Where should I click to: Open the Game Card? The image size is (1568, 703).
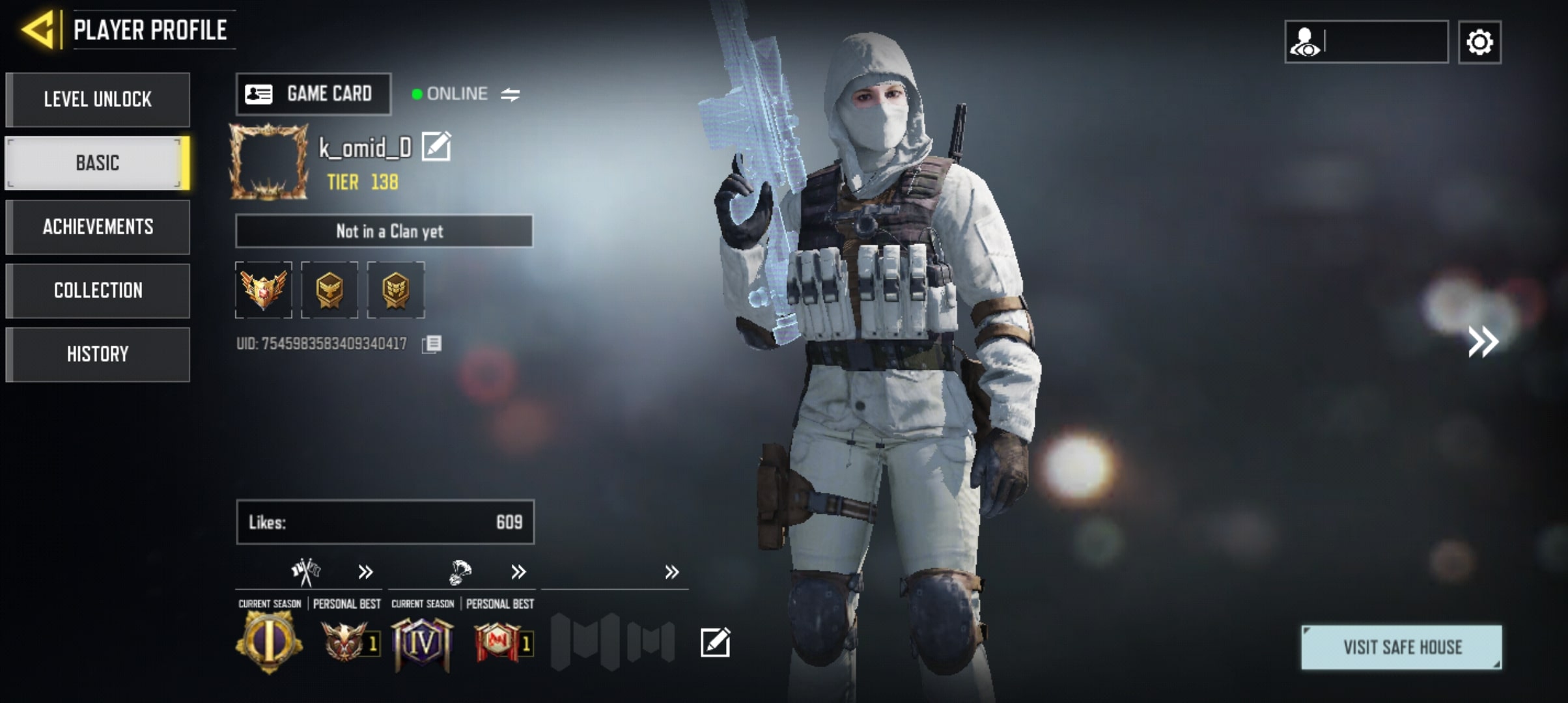point(313,94)
